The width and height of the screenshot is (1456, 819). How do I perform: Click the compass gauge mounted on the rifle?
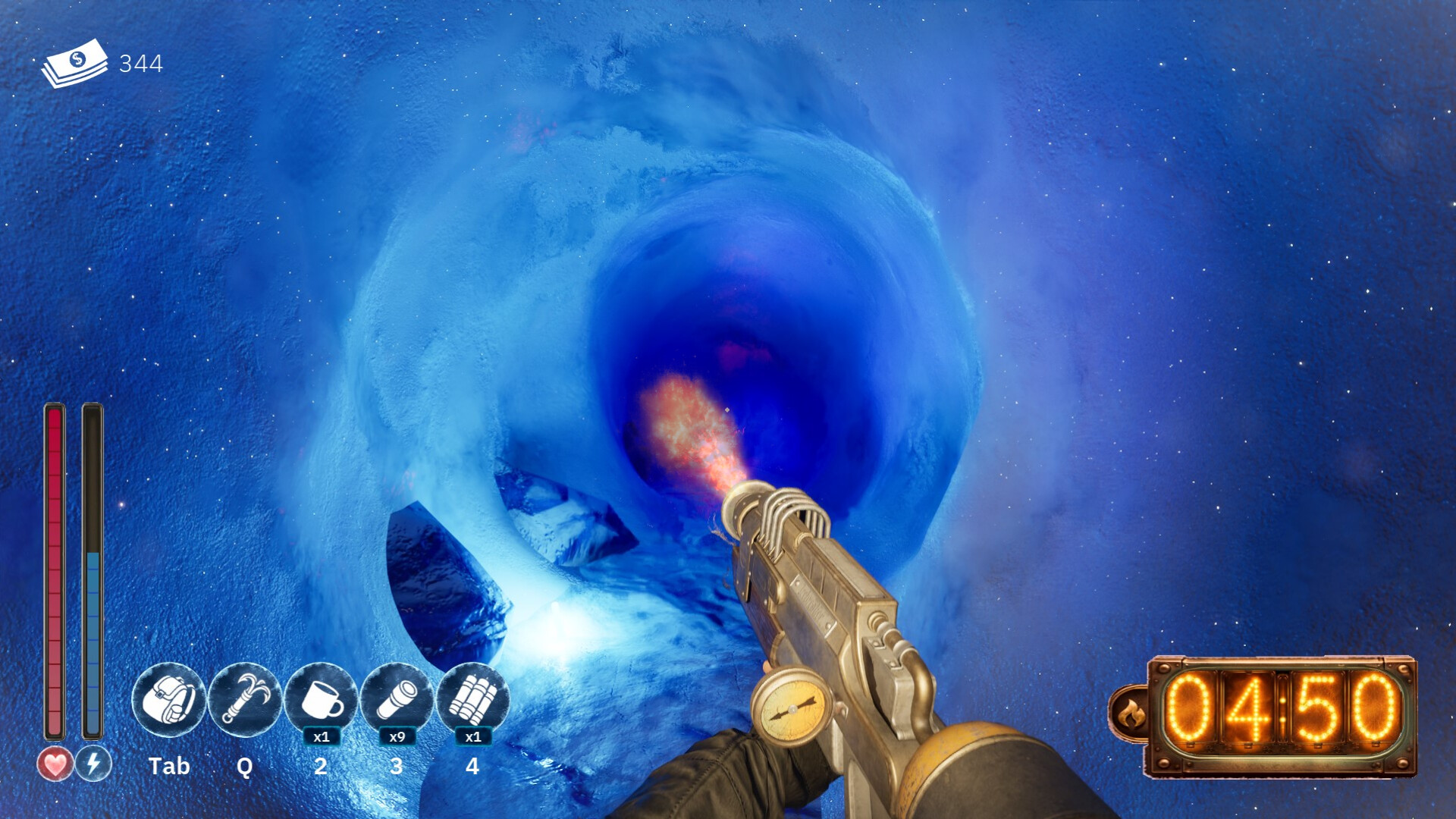point(789,710)
